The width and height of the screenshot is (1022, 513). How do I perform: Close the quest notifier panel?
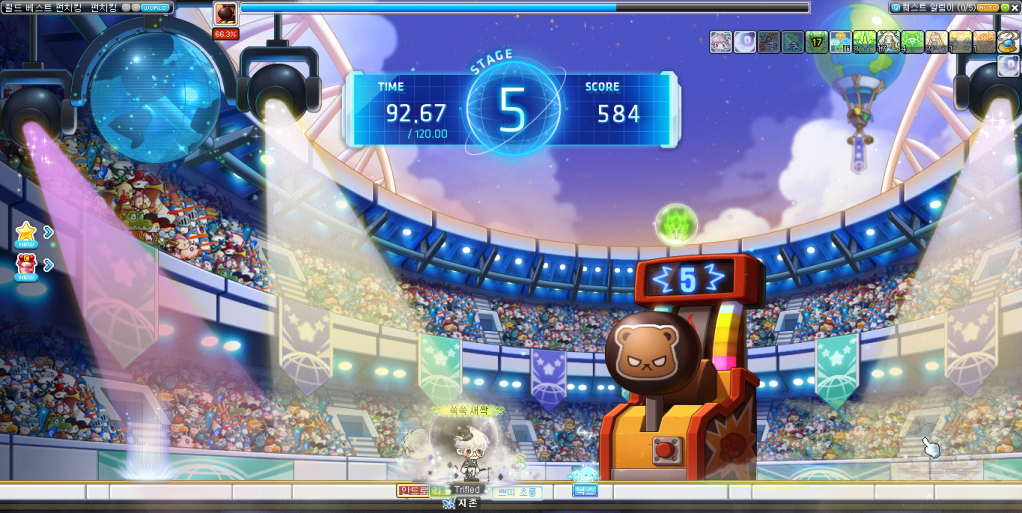click(x=1014, y=7)
